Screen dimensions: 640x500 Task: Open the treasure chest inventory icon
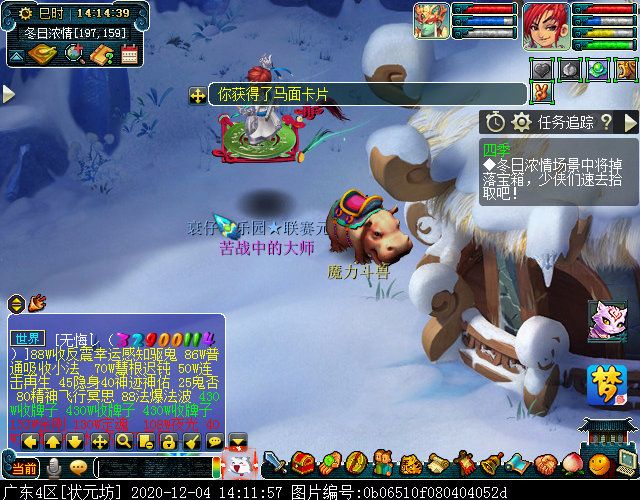click(304, 464)
